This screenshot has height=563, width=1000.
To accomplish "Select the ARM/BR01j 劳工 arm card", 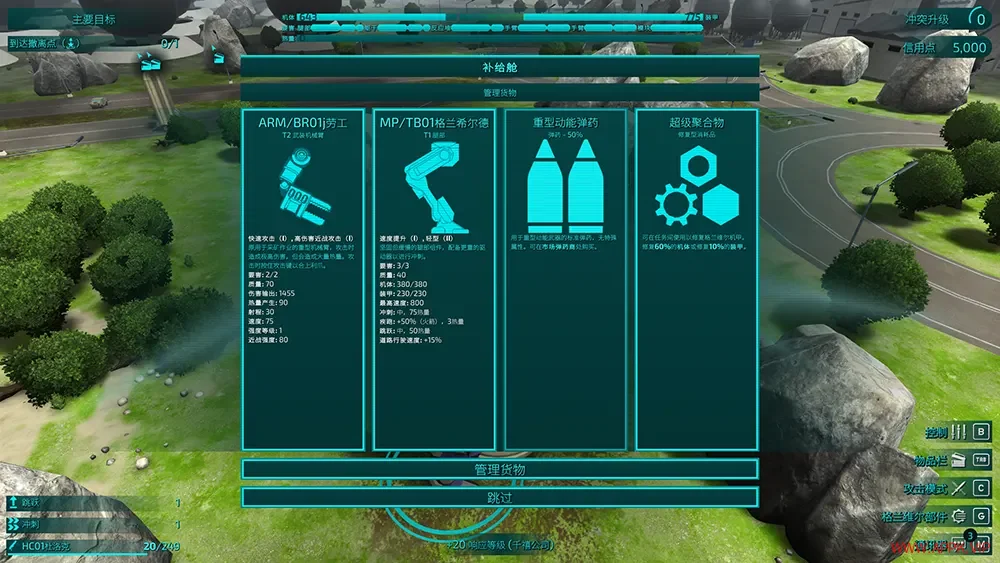I will point(302,280).
